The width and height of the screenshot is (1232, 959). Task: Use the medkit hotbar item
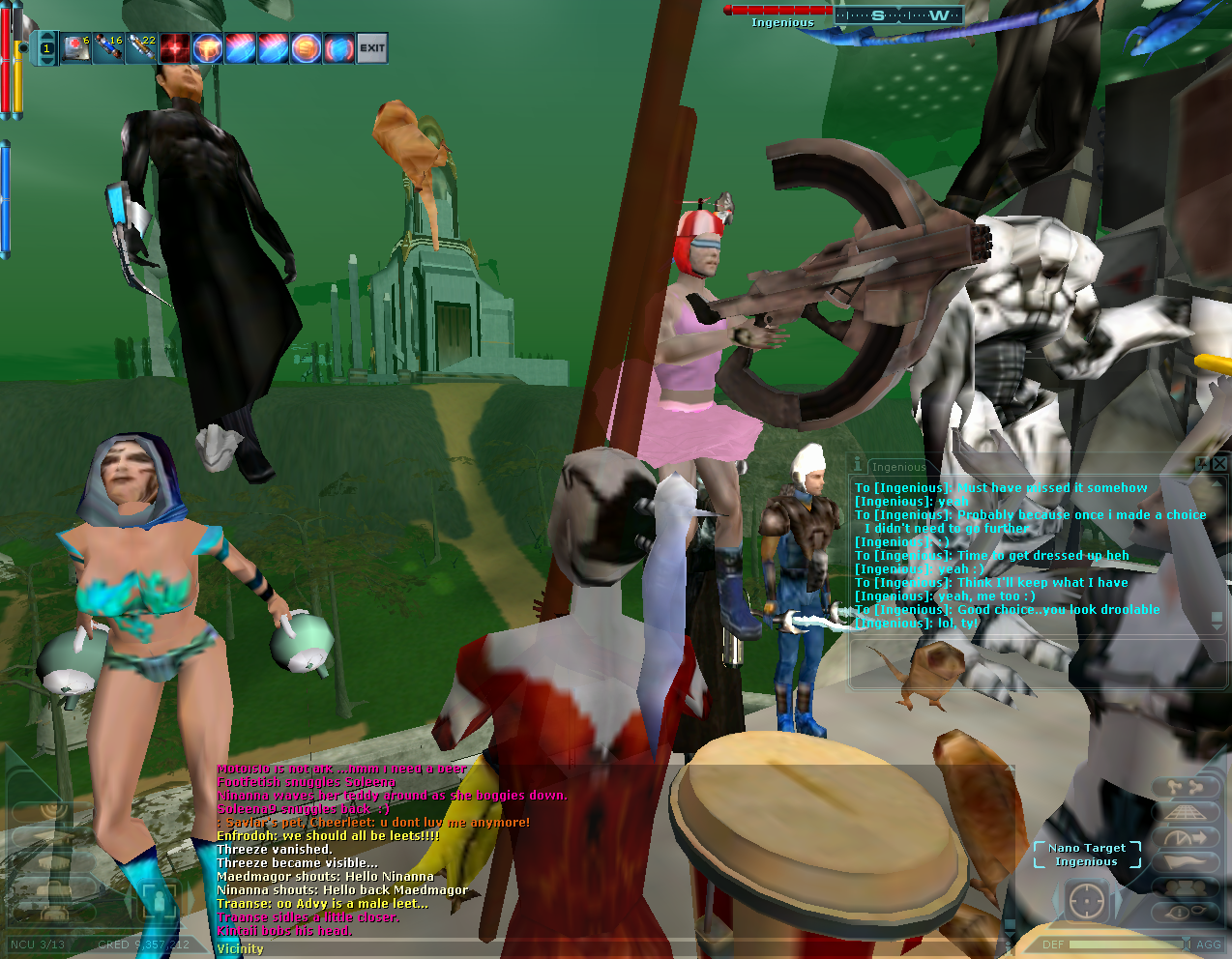[75, 47]
